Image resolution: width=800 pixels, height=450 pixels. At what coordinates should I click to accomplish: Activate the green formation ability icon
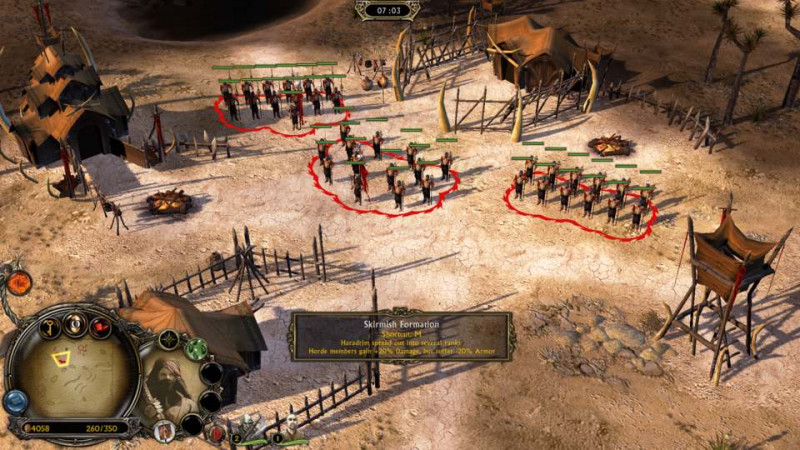pos(196,349)
